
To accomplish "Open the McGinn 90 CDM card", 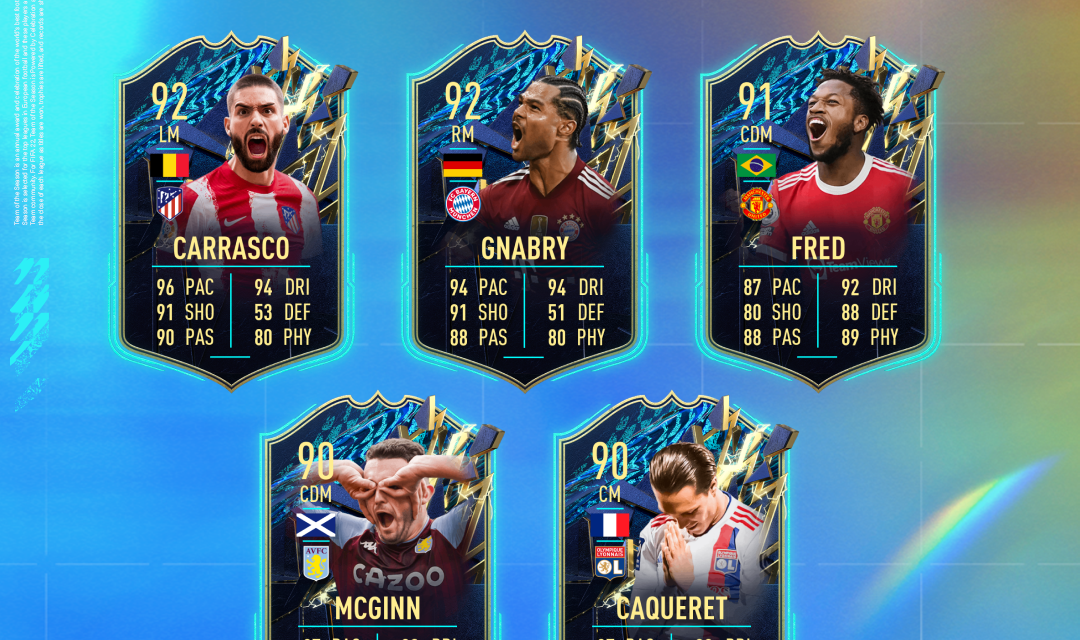I will tap(377, 530).
